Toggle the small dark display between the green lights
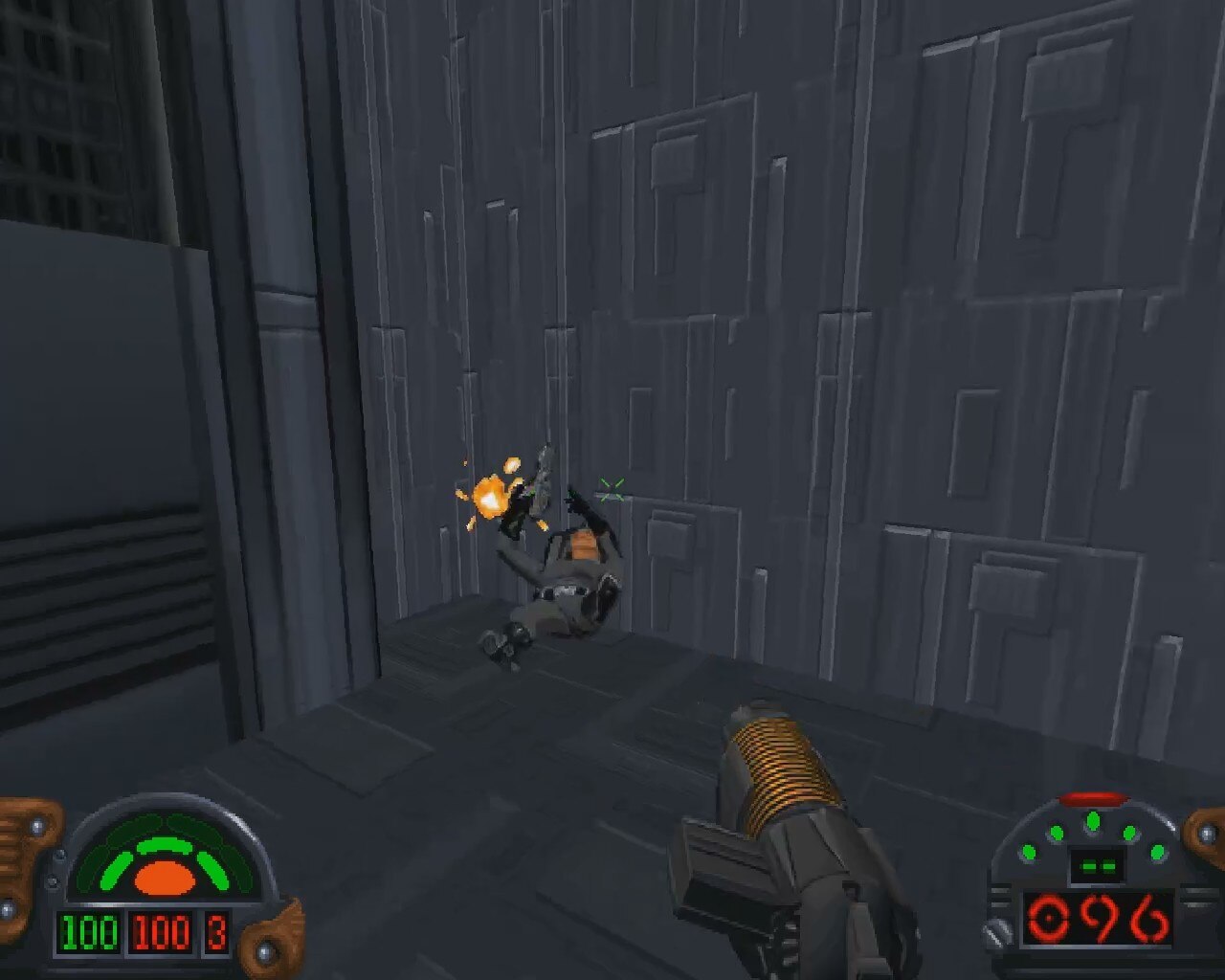Viewport: 1225px width, 980px height. point(1098,865)
